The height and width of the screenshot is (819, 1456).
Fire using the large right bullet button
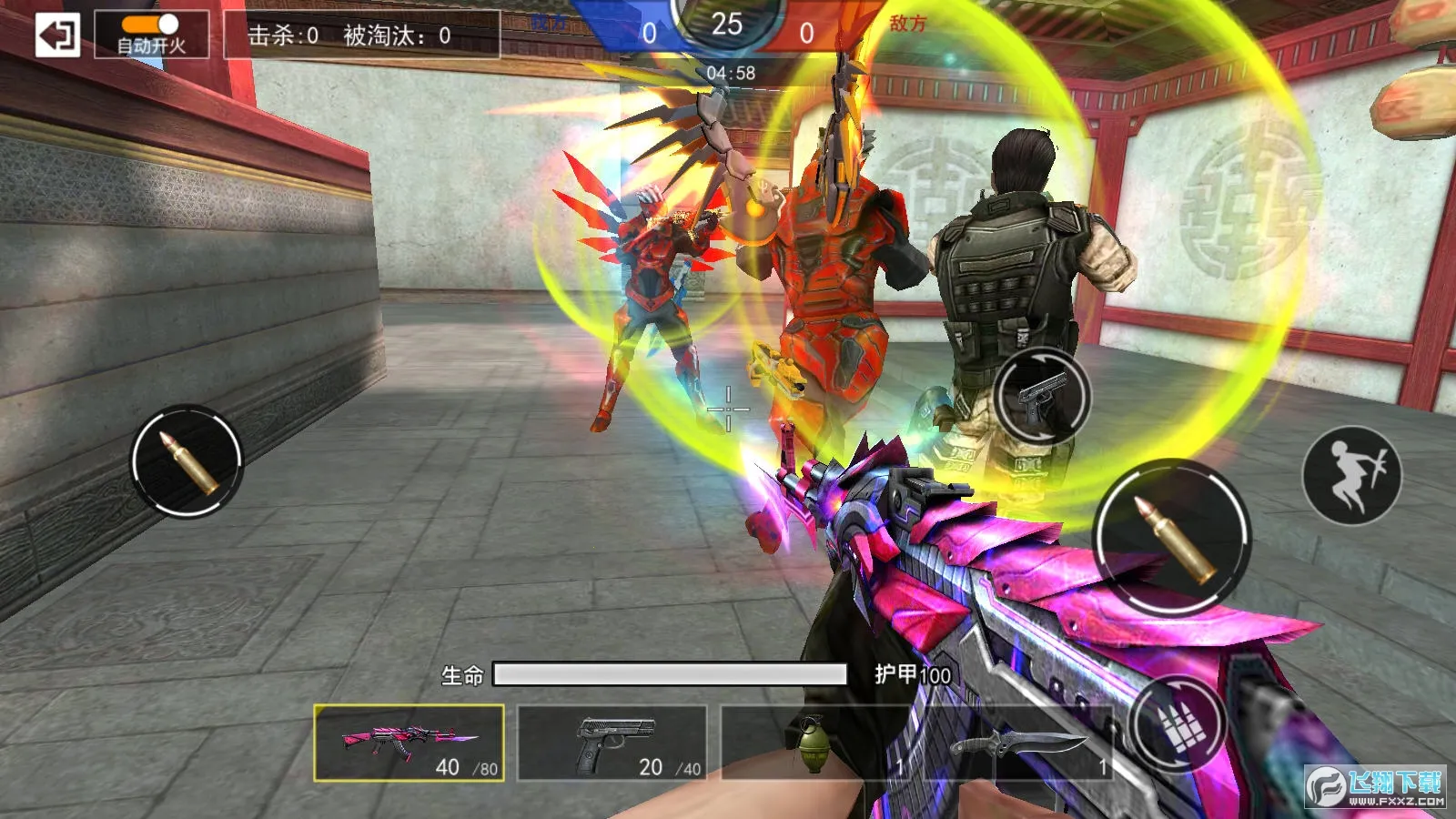(1171, 537)
